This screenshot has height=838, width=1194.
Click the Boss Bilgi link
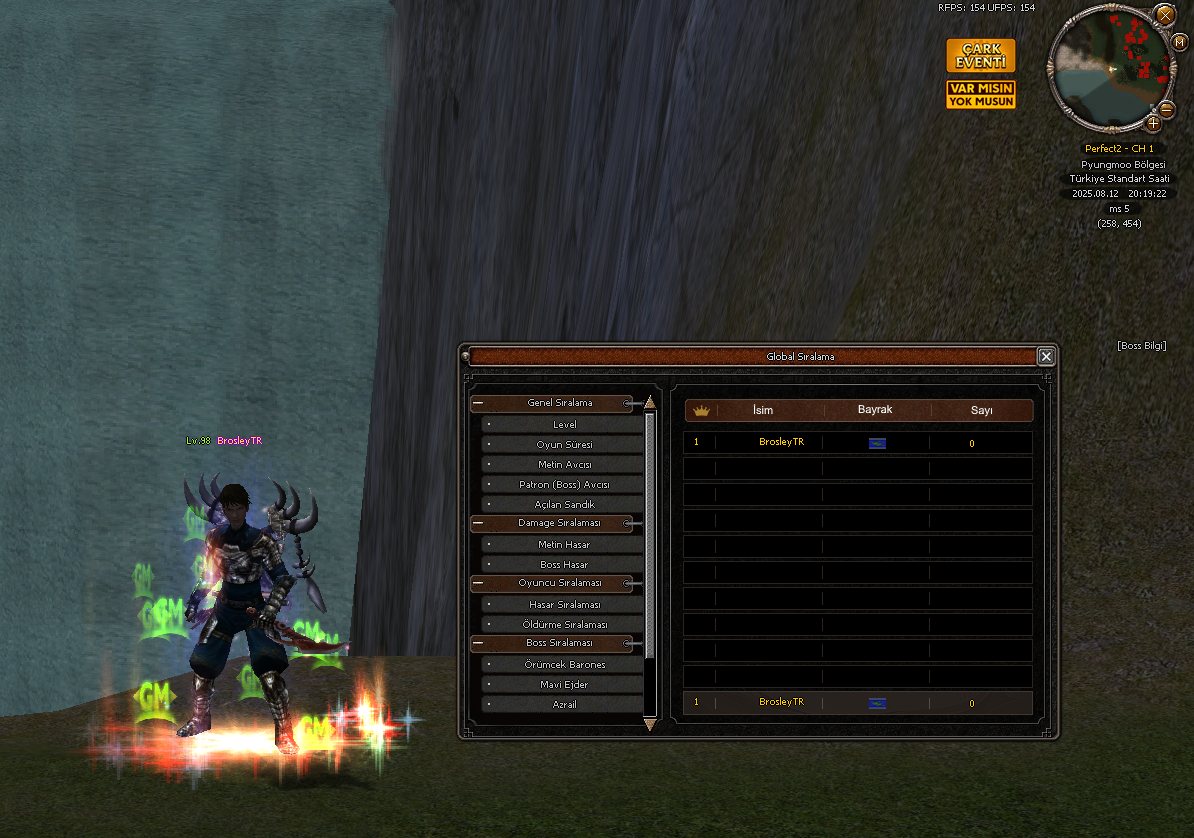(x=1141, y=346)
